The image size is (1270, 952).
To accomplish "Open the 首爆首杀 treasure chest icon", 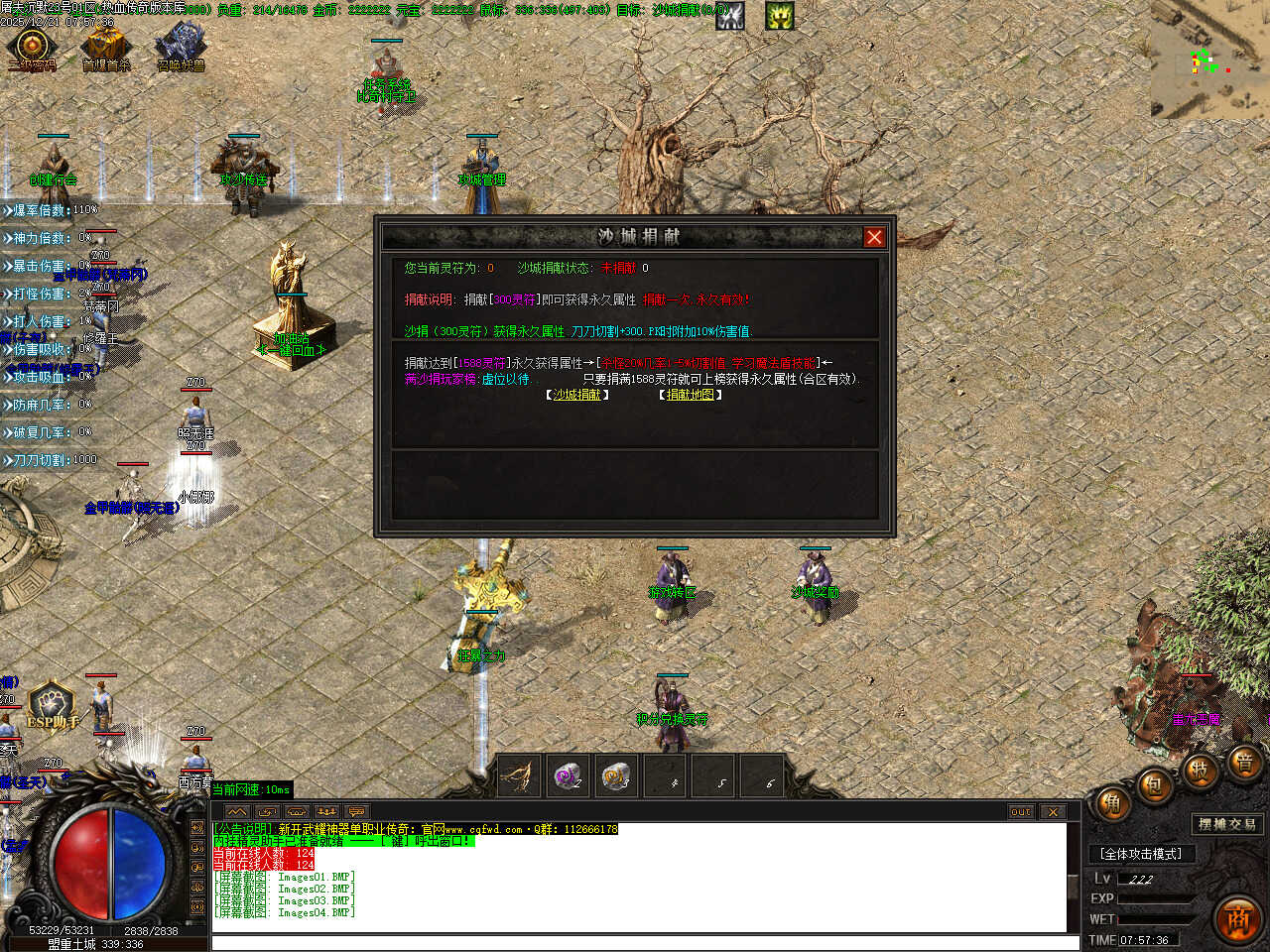I will [x=105, y=48].
